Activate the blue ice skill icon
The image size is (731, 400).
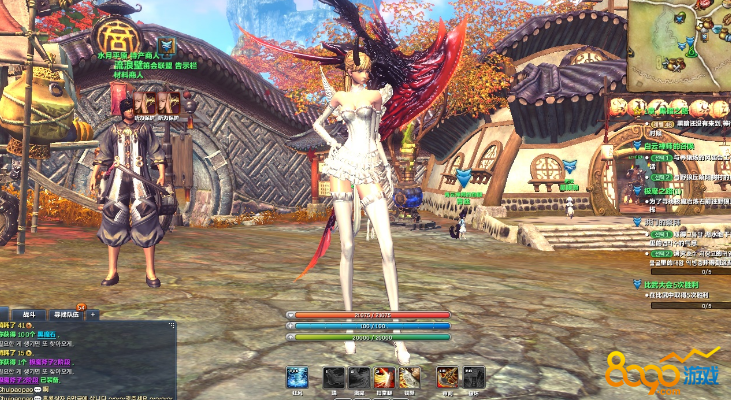pyautogui.click(x=297, y=377)
